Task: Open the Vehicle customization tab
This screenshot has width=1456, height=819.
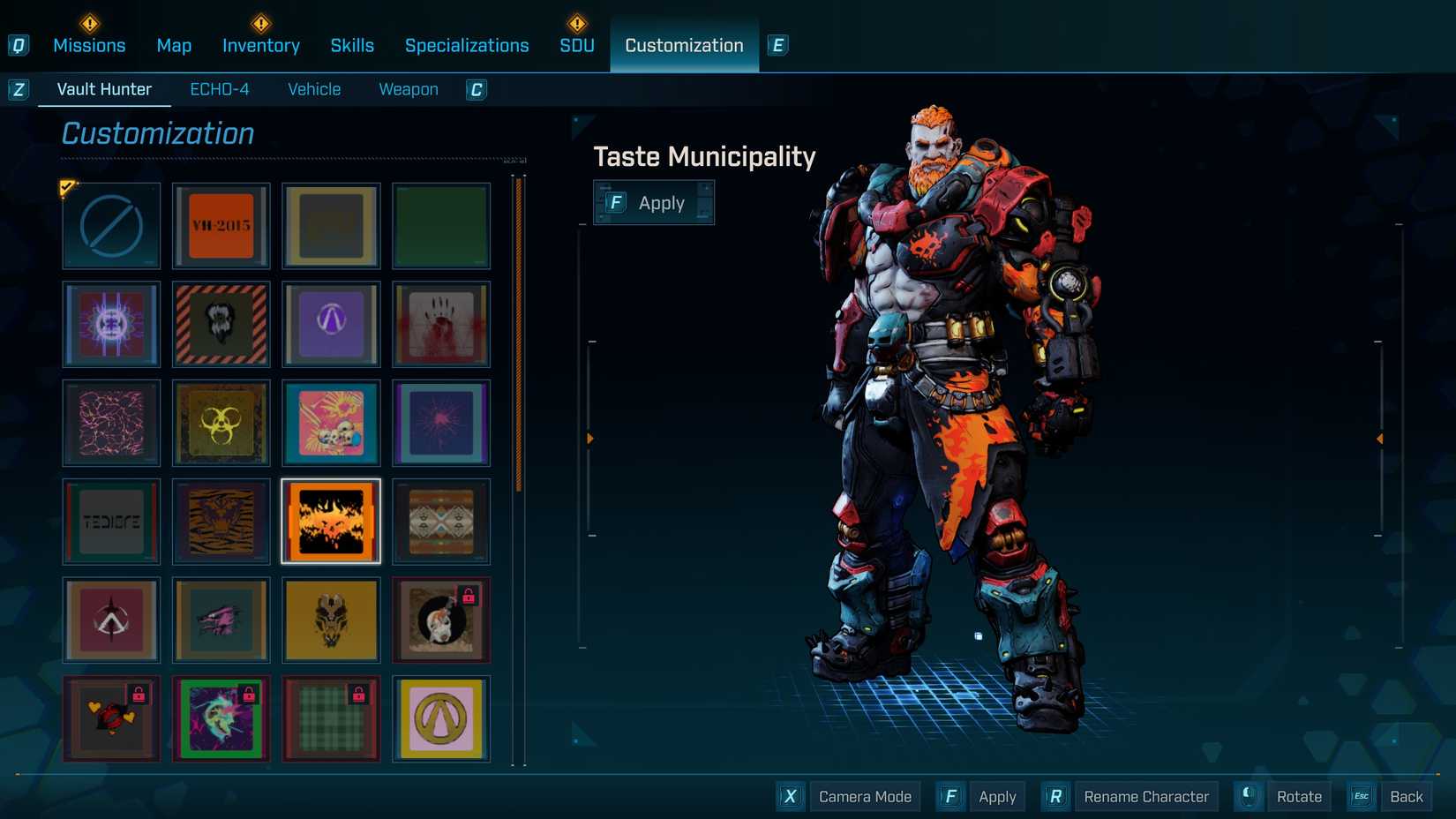Action: click(313, 88)
